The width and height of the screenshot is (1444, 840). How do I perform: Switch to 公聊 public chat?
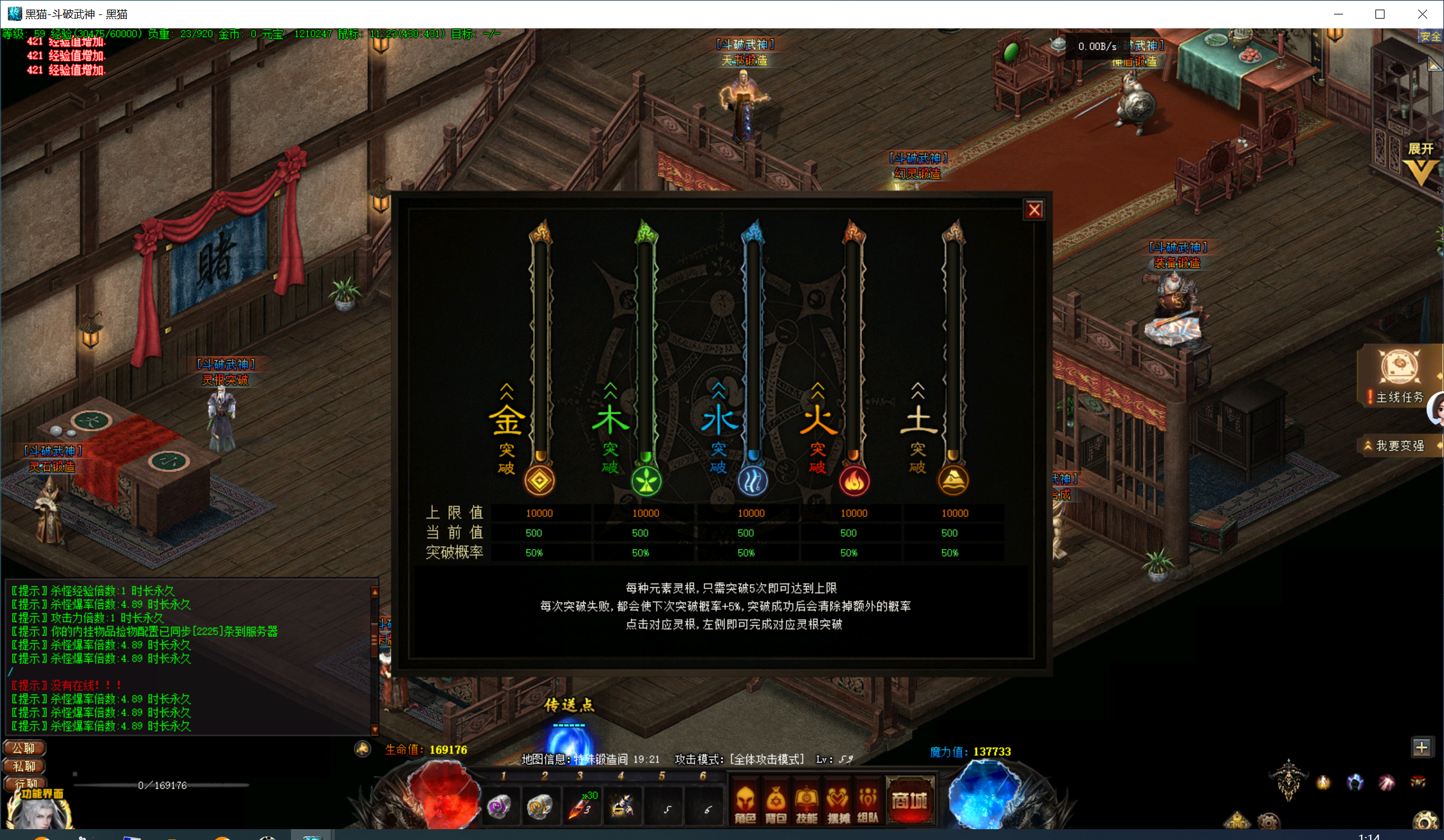[25, 748]
